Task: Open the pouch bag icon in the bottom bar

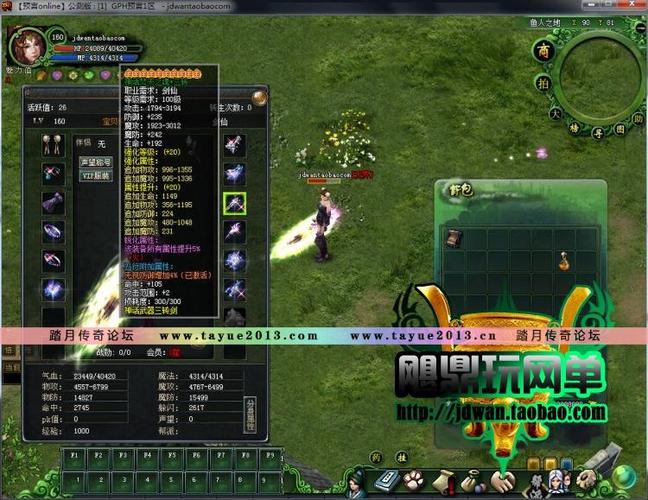Action: pos(470,479)
